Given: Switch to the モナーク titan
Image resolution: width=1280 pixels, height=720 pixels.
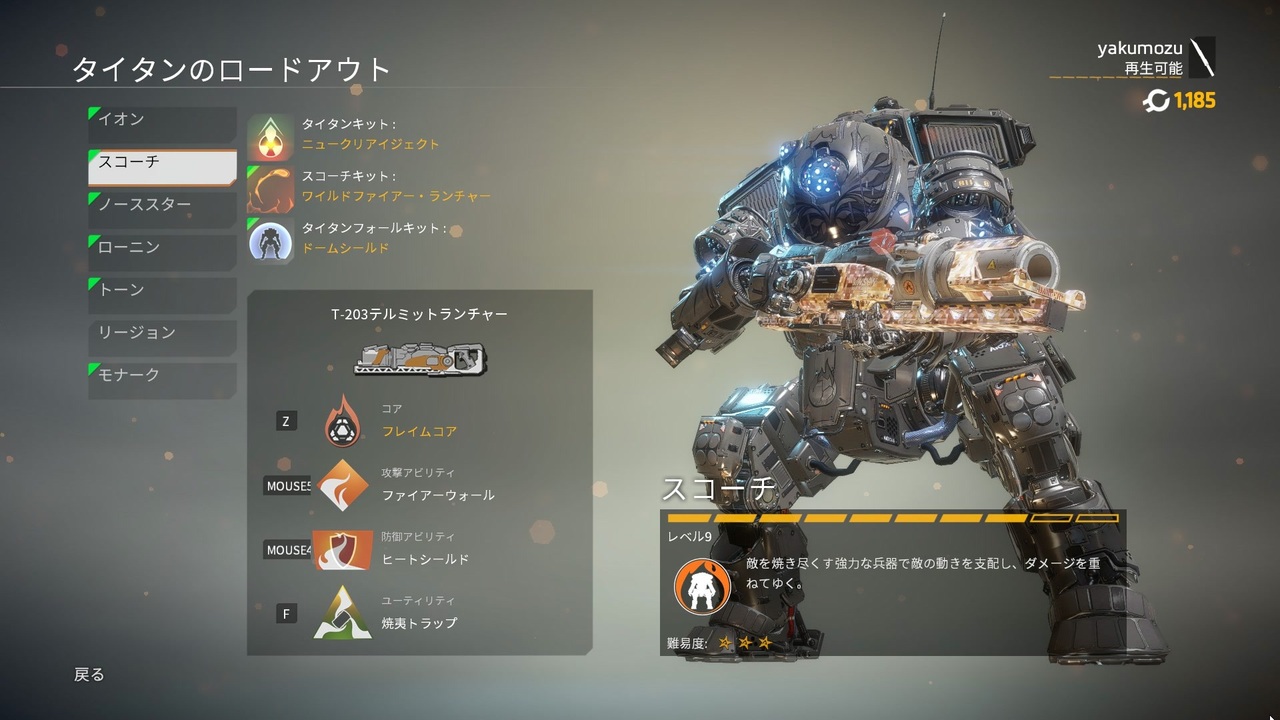Looking at the screenshot, I should pyautogui.click(x=160, y=375).
